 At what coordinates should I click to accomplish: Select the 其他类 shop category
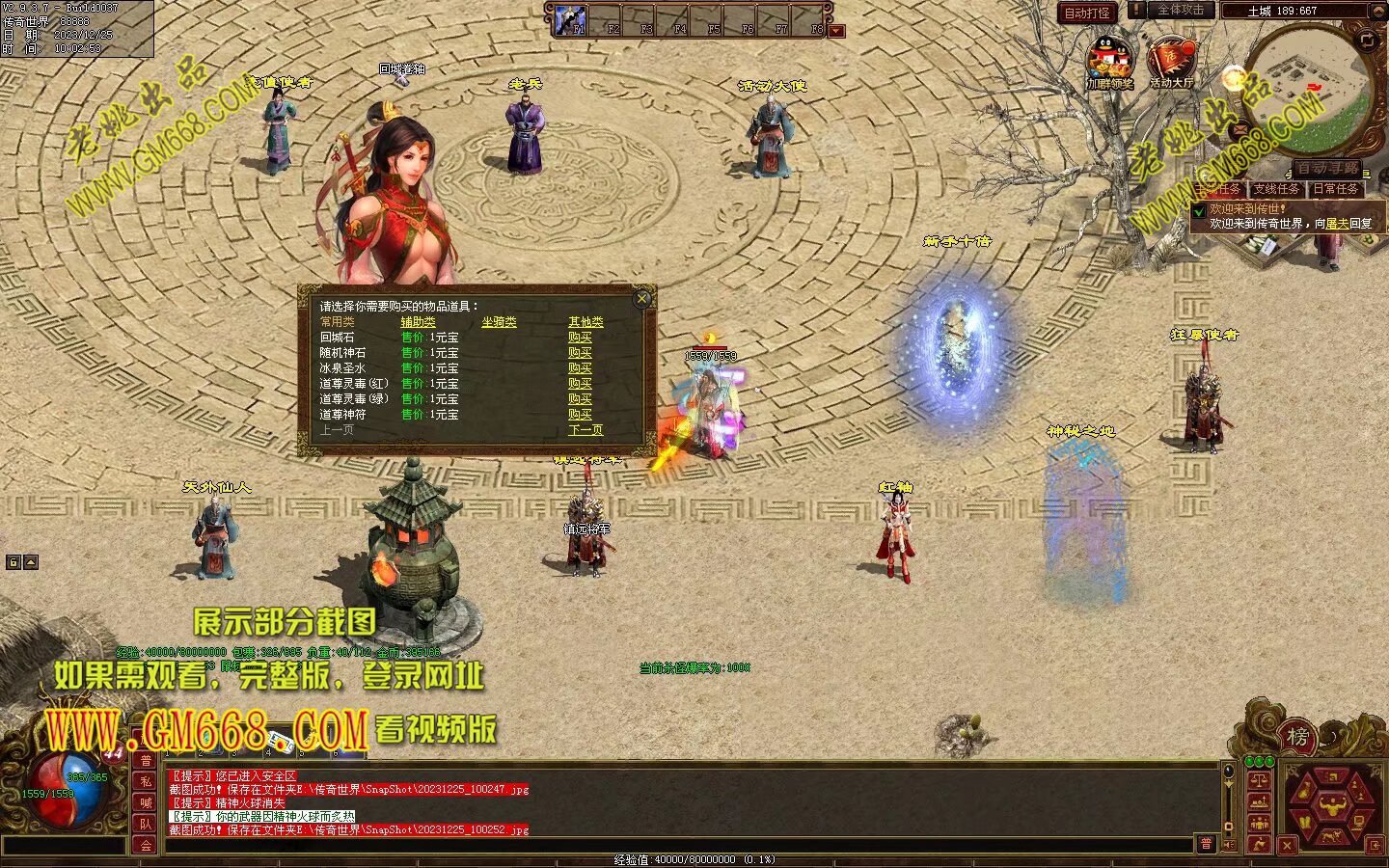[586, 322]
